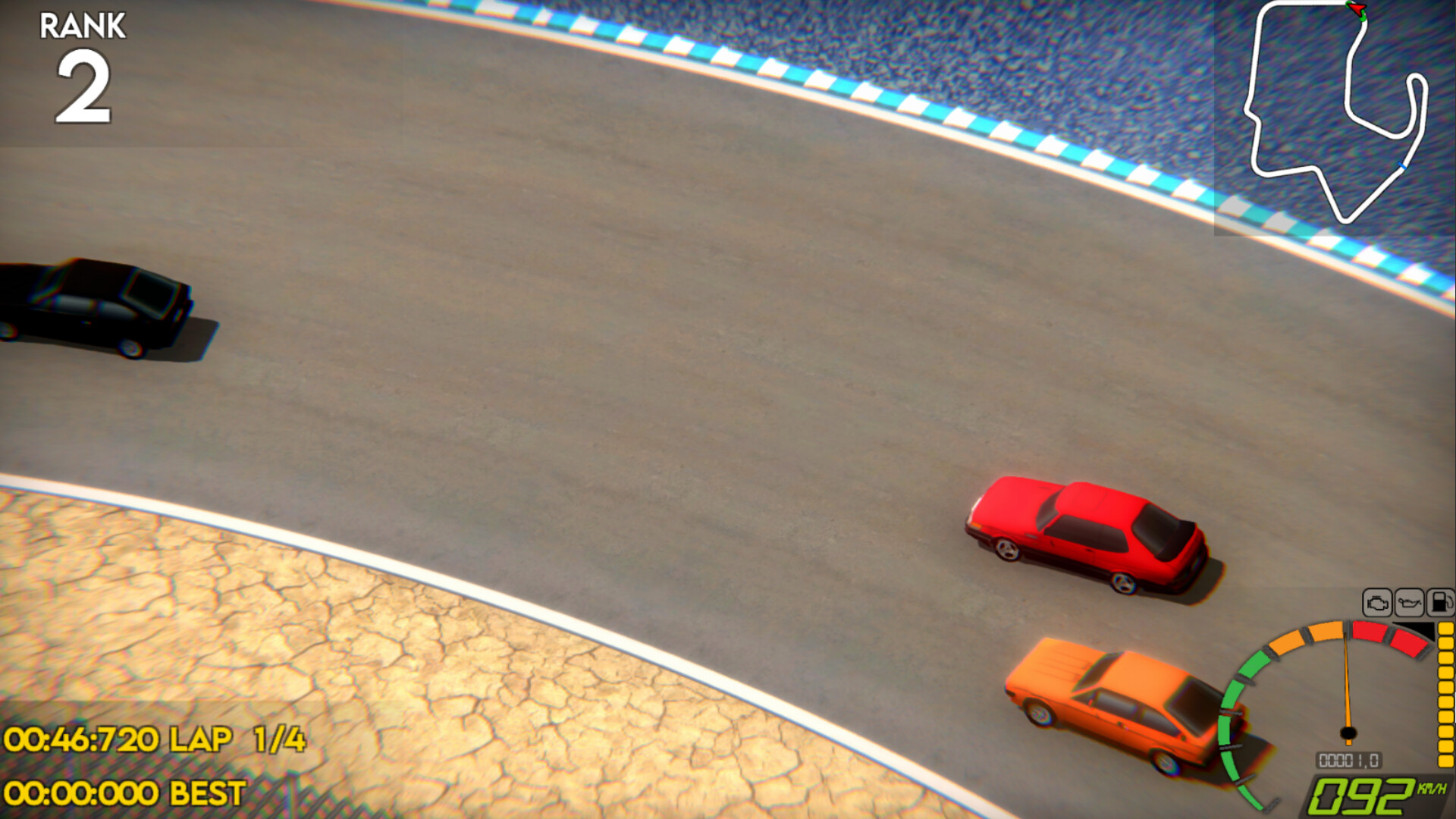Select the oil can status icon
The image size is (1456, 819).
[1408, 602]
